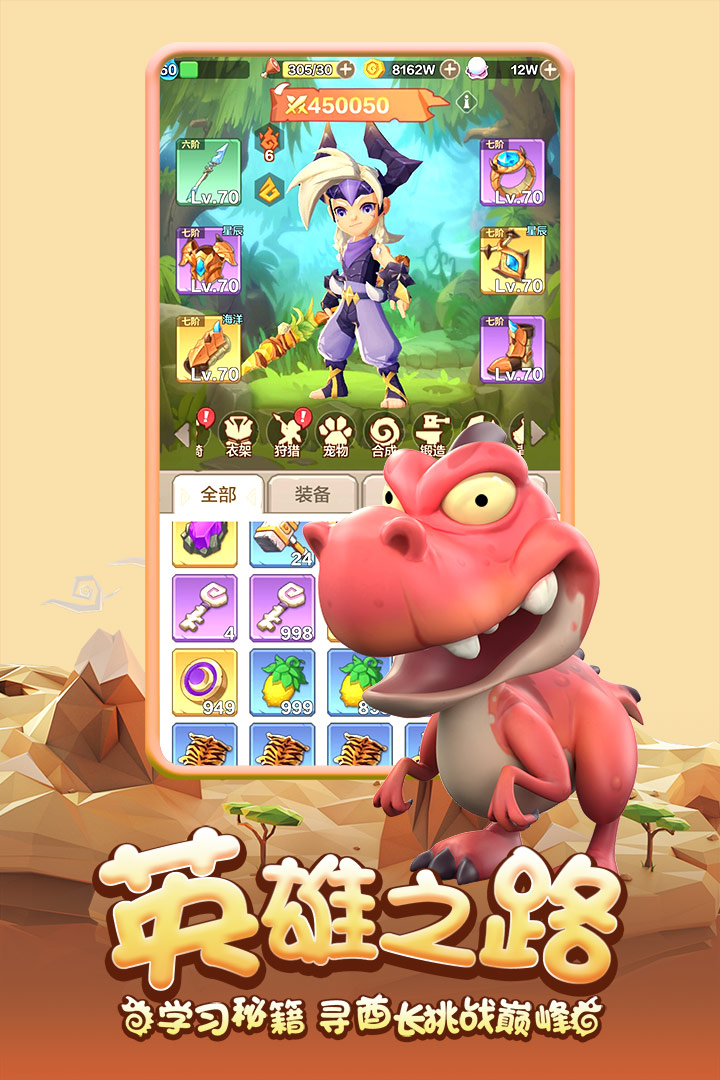Click the left arrow of the menu bar
Image resolution: width=720 pixels, height=1080 pixels.
182,434
